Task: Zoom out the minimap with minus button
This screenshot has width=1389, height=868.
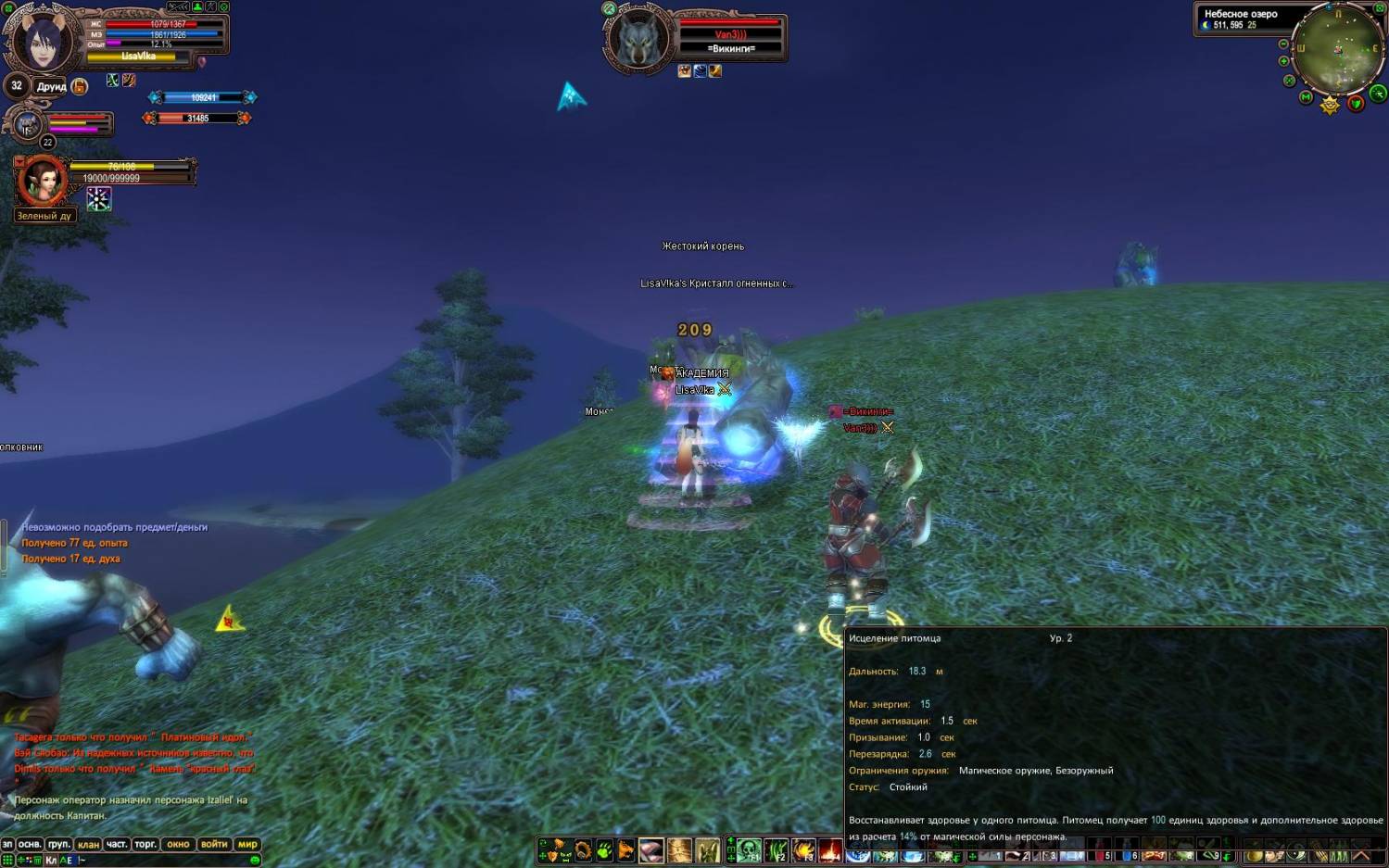Action: point(1283,44)
